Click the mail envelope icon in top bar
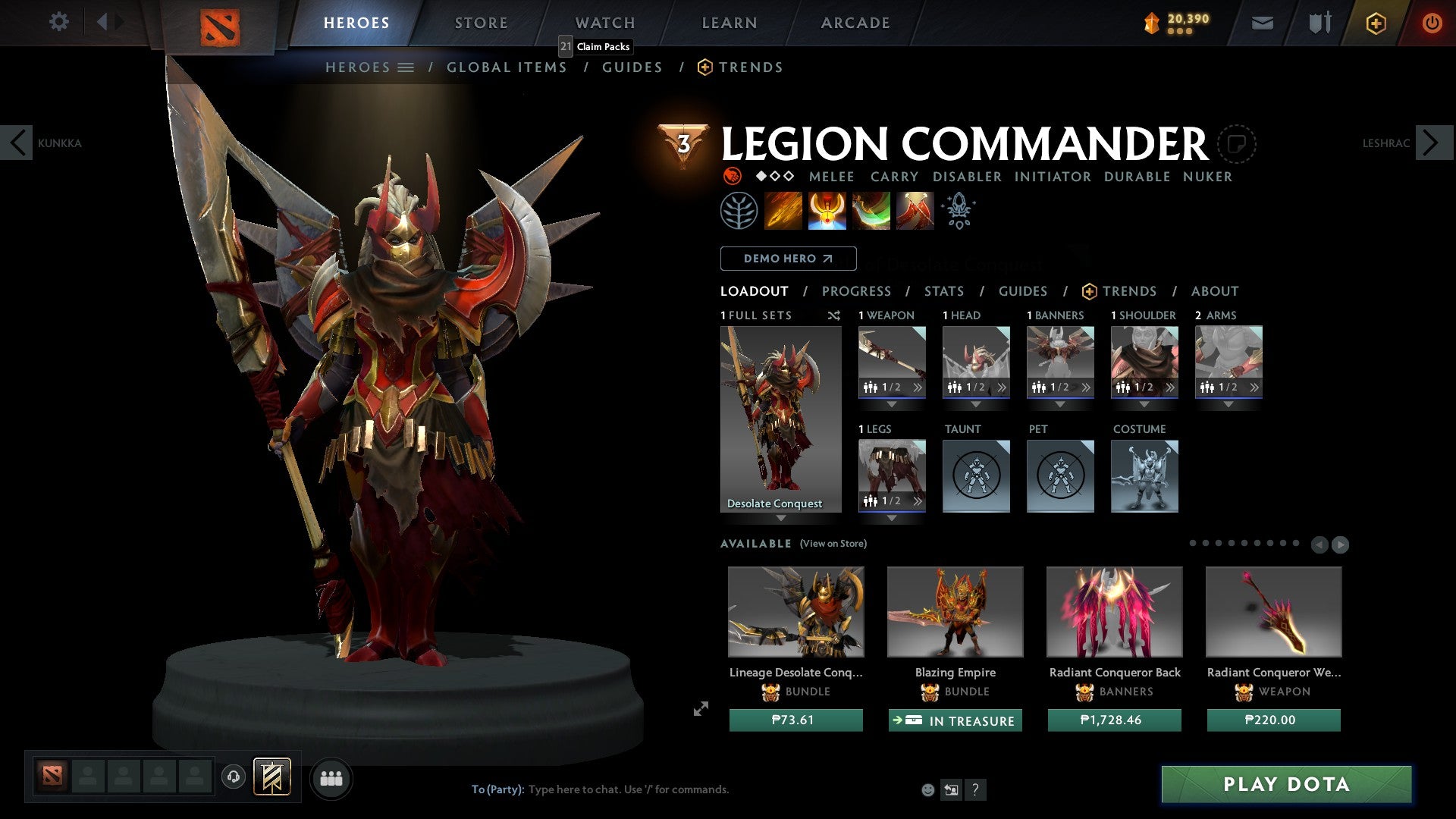Screen dimensions: 1456x819 tap(1262, 22)
